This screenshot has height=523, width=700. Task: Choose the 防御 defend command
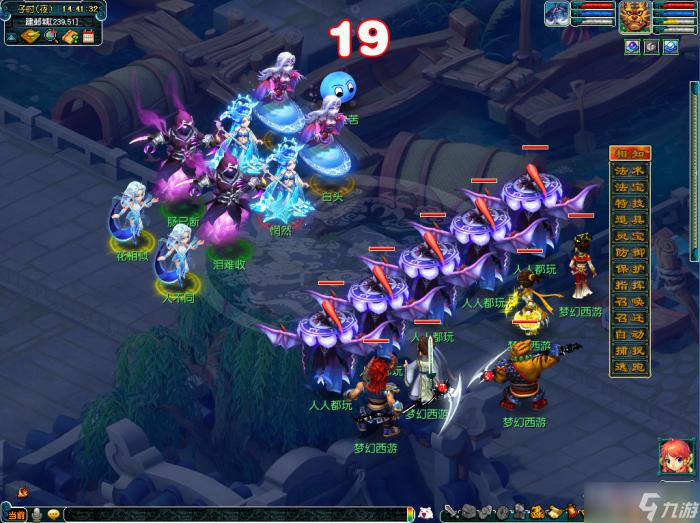628,253
